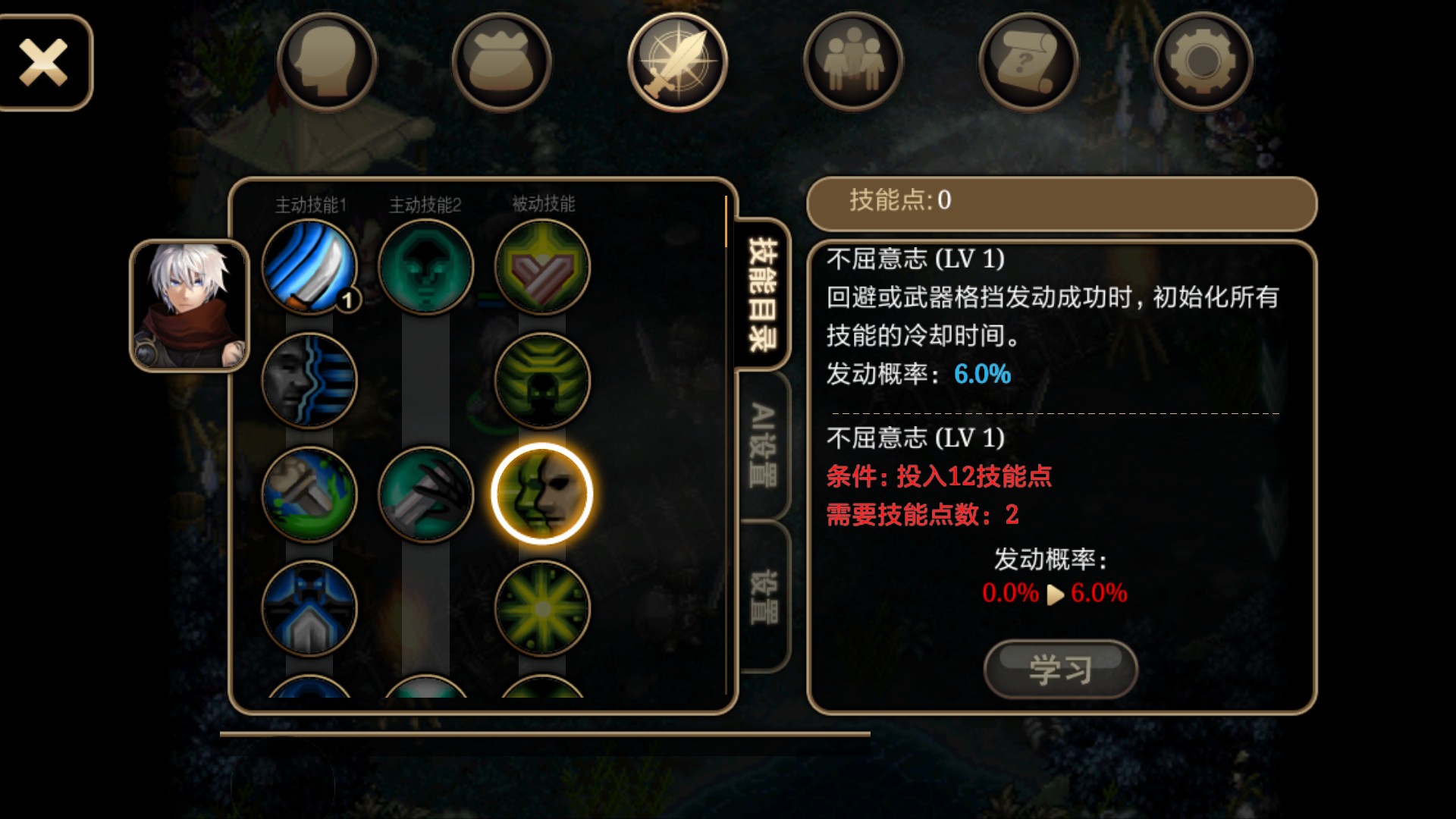1456x819 pixels.
Task: Open the quest scroll menu
Action: pos(1028,63)
